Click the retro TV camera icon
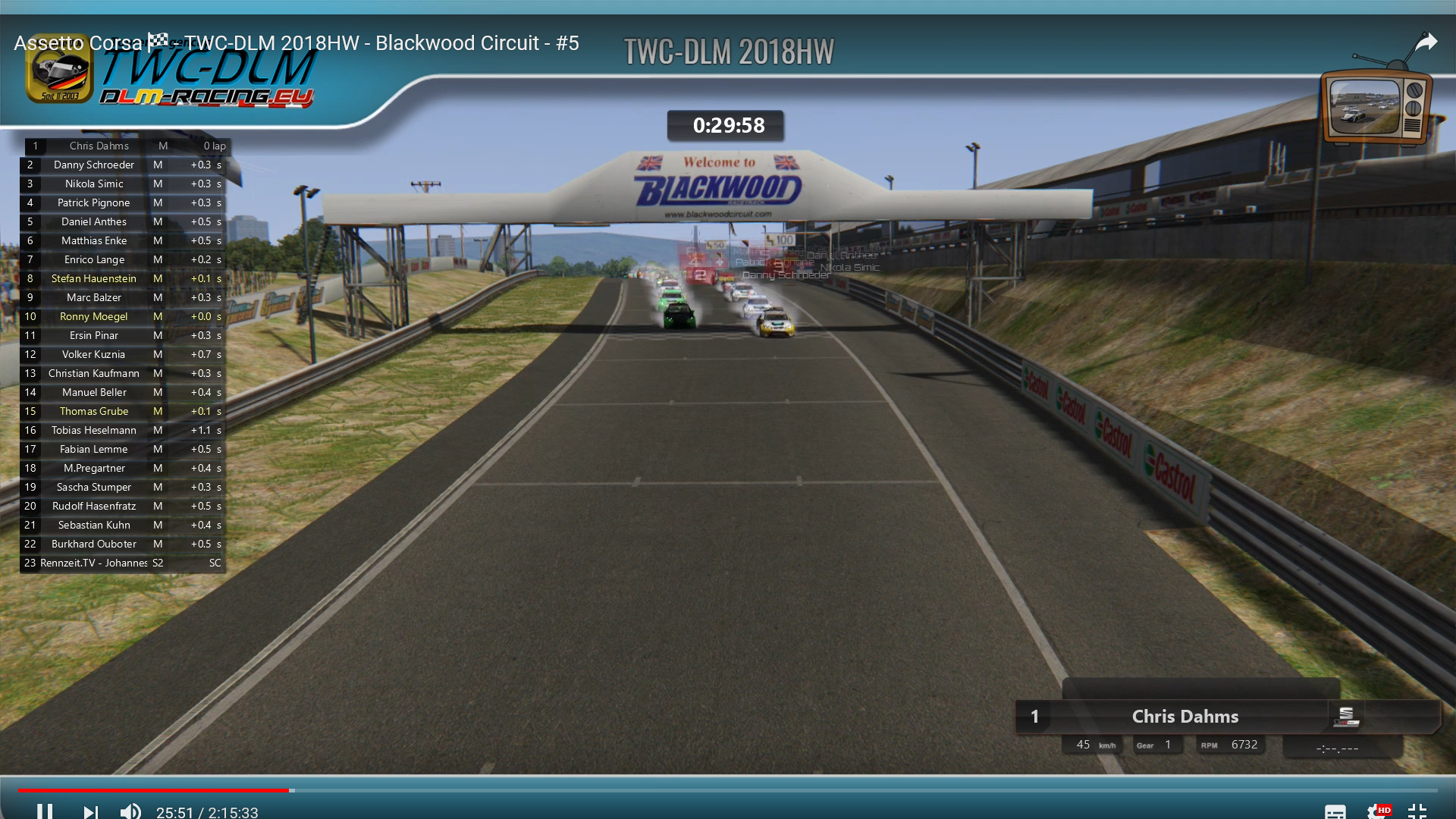The height and width of the screenshot is (819, 1456). (x=1375, y=106)
